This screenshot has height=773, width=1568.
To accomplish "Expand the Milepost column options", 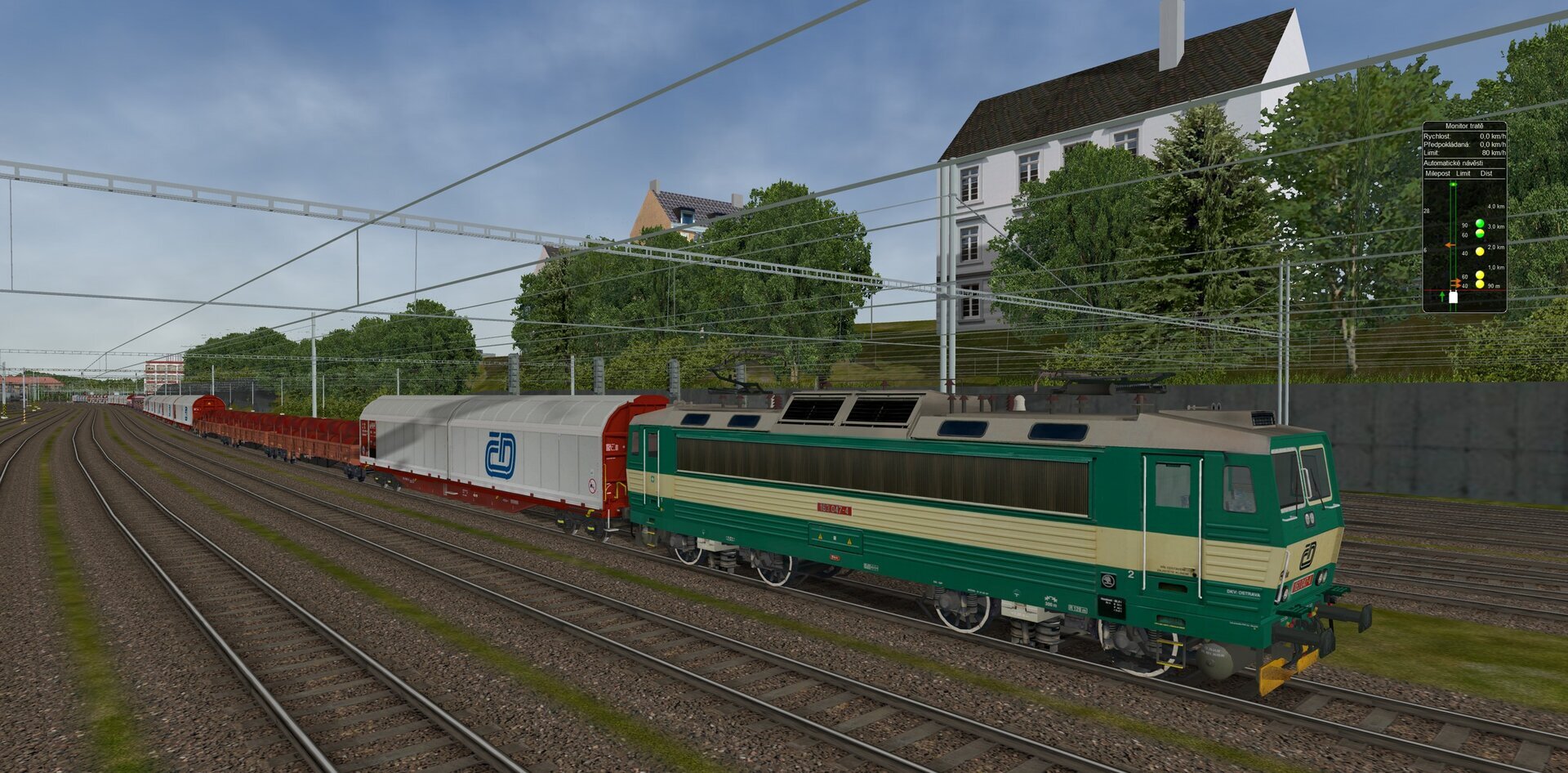I will tap(1440, 172).
